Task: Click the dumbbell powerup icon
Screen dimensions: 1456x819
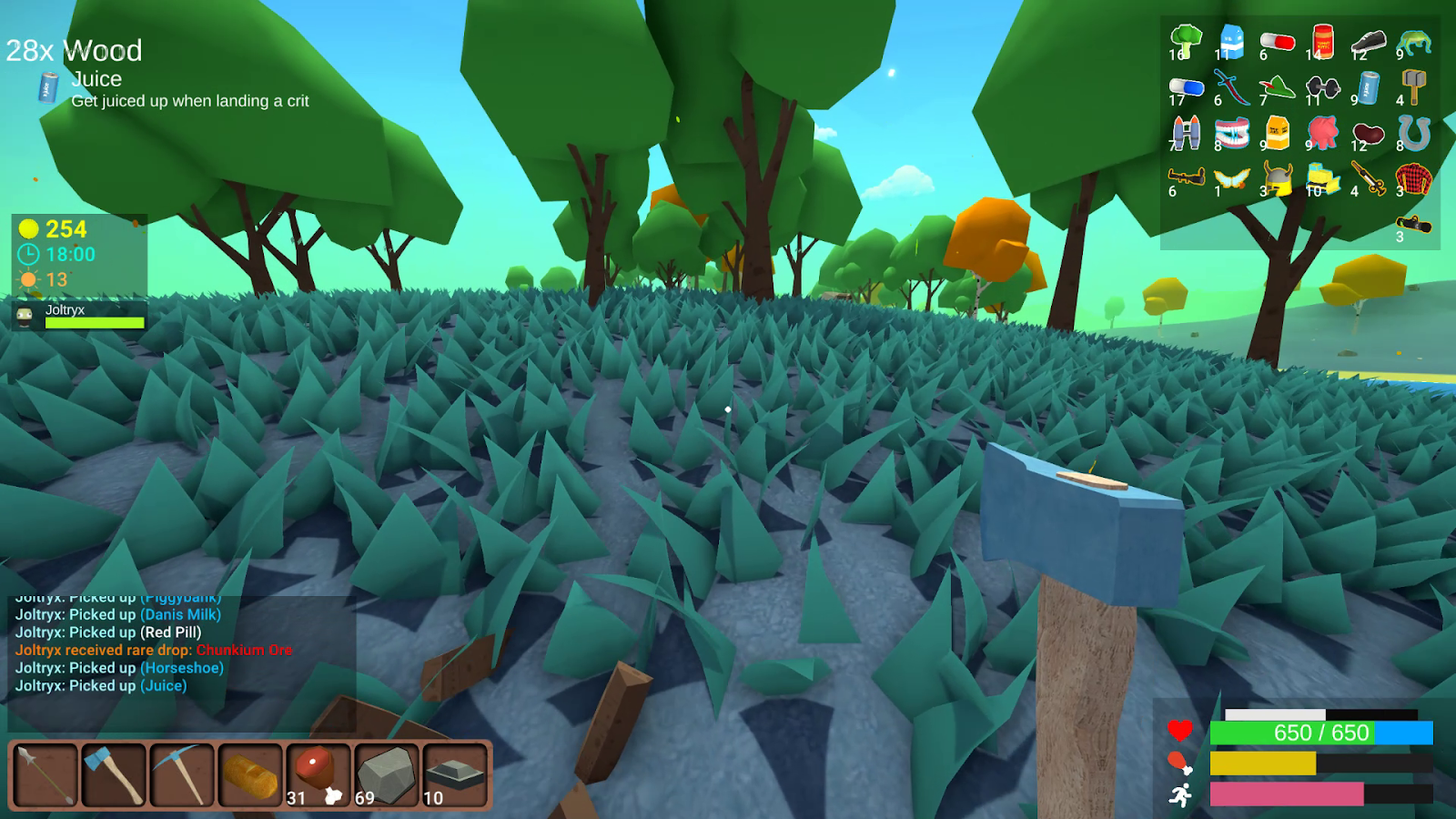Action: pyautogui.click(x=1322, y=88)
